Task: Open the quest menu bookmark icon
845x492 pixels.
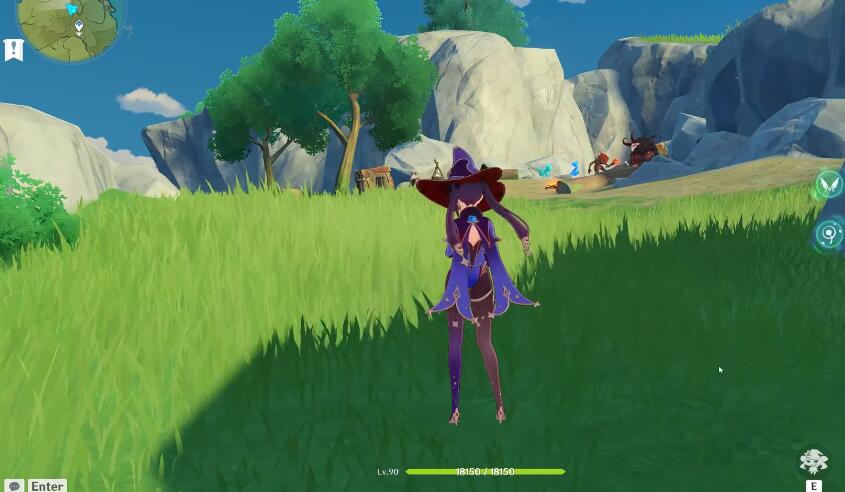Action: pos(14,50)
